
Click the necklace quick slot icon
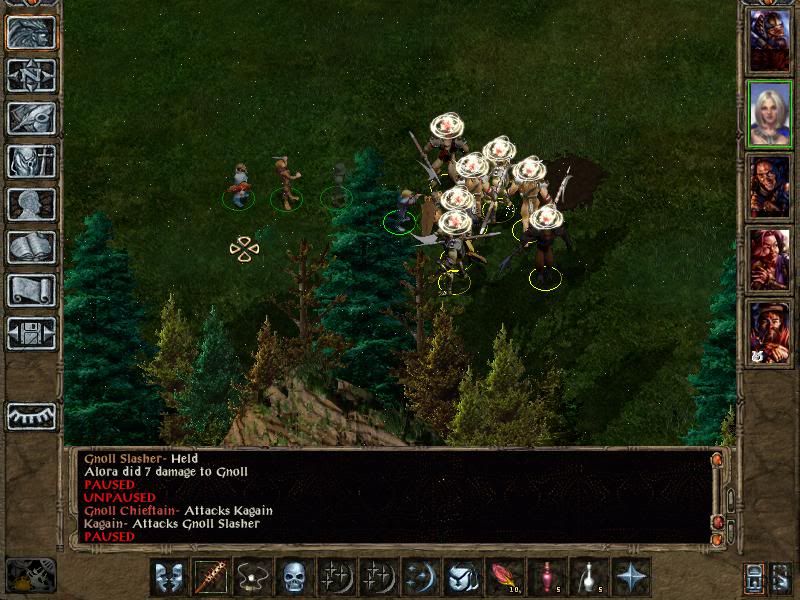[253, 577]
